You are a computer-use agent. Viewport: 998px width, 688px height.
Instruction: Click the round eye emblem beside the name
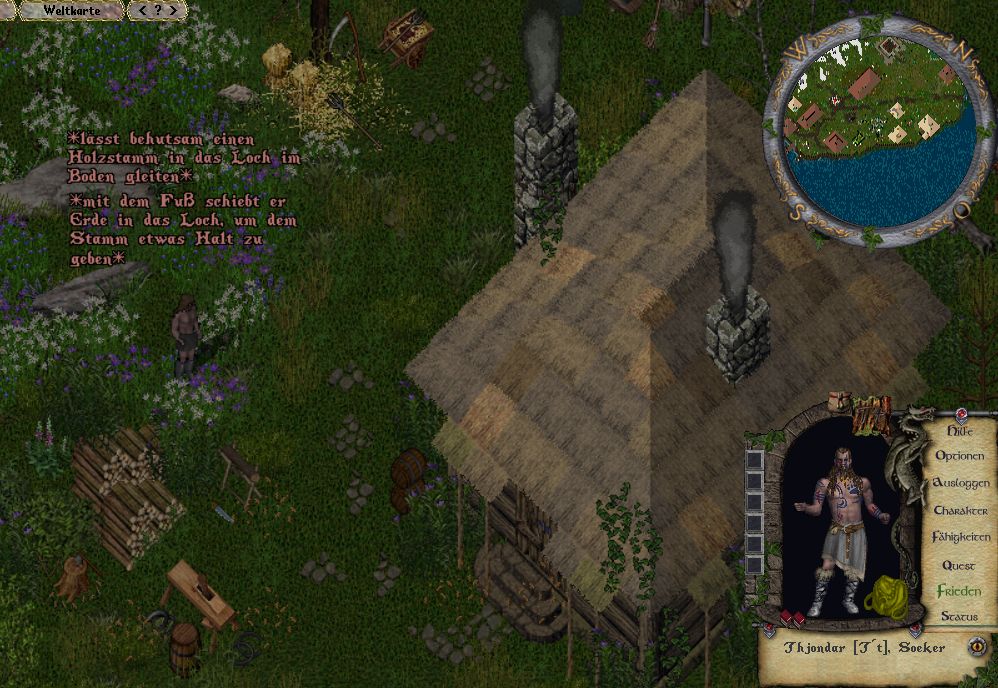[975, 647]
